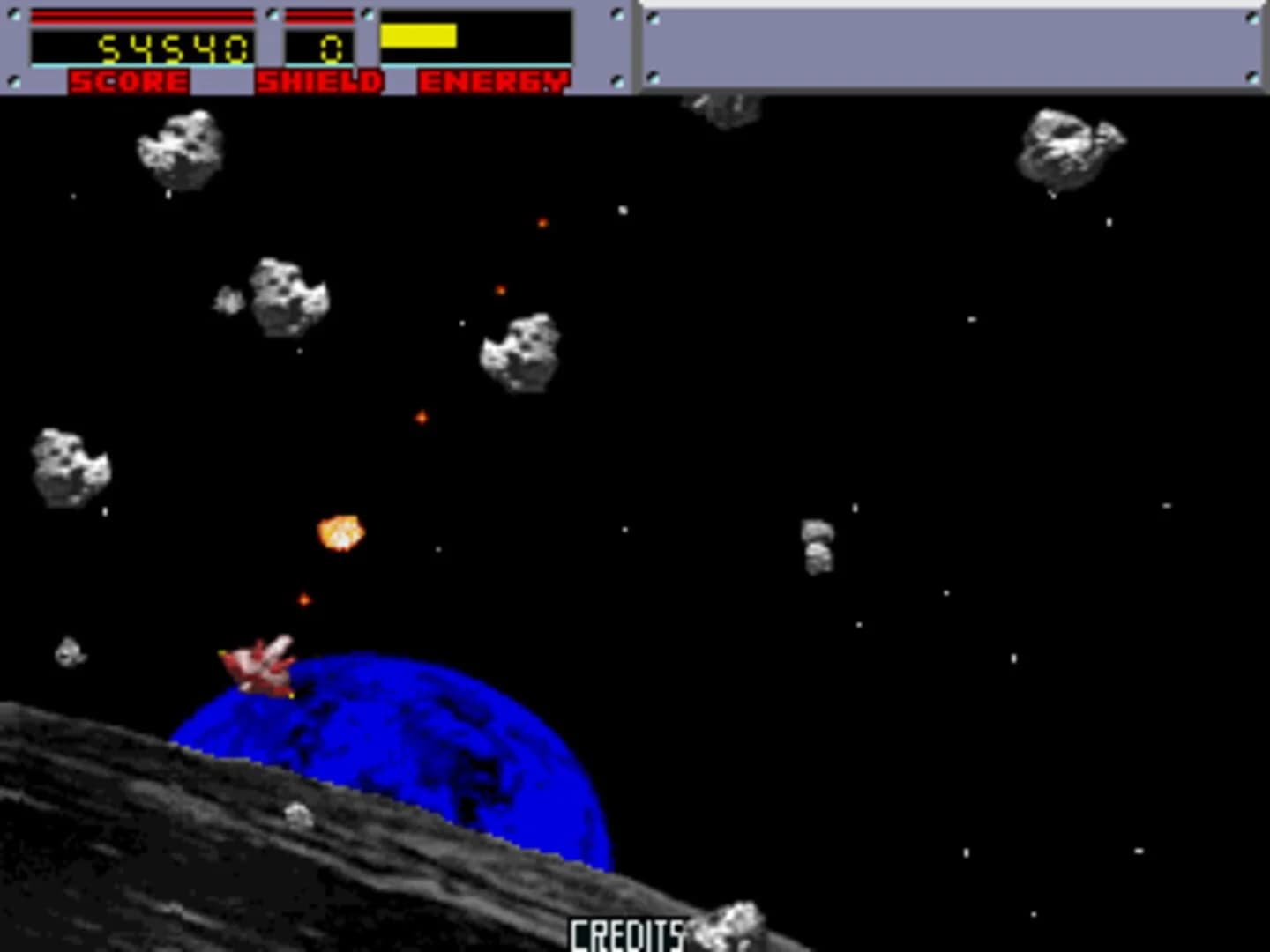Click the SCORE label in the HUD
The height and width of the screenshot is (952, 1270).
click(128, 81)
